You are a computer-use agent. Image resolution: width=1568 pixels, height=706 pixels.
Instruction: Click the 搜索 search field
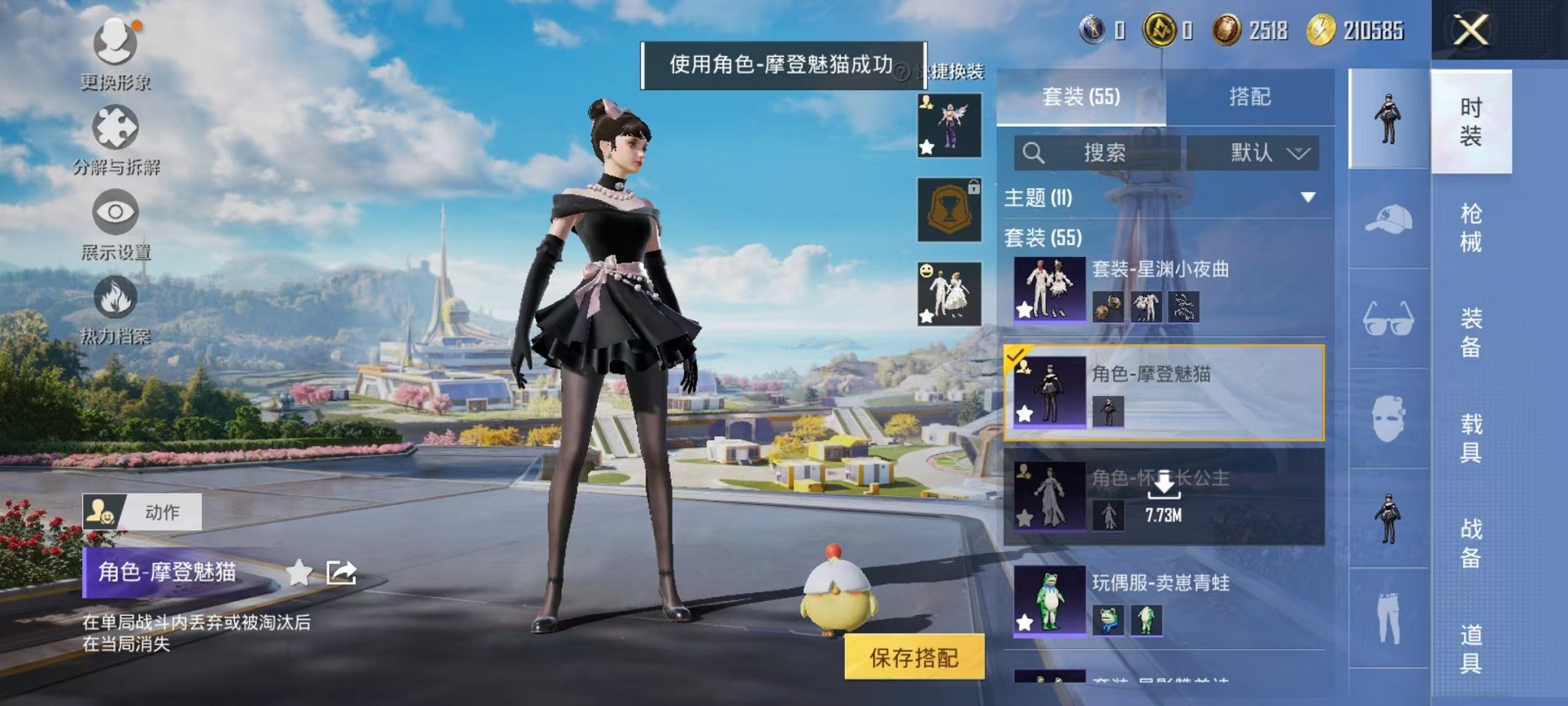click(x=1097, y=153)
